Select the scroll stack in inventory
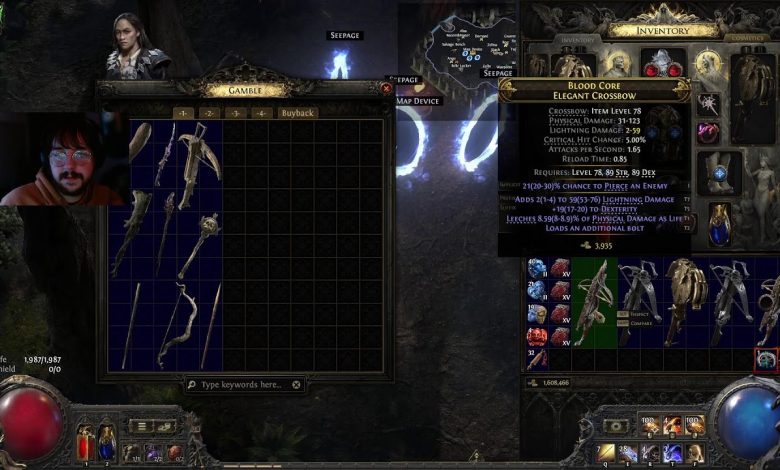 537,358
